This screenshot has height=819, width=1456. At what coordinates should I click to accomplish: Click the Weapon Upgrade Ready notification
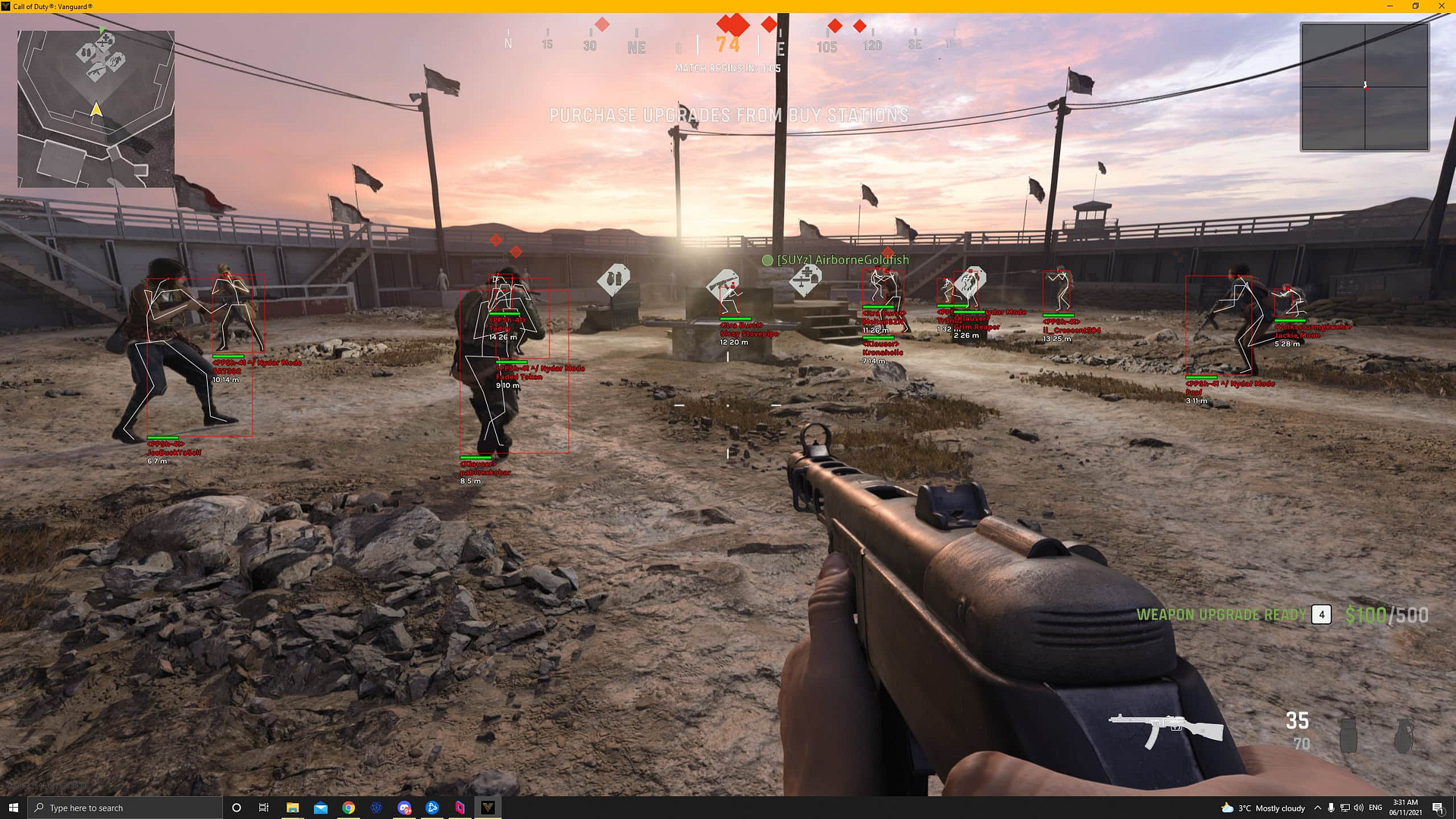coord(1221,614)
